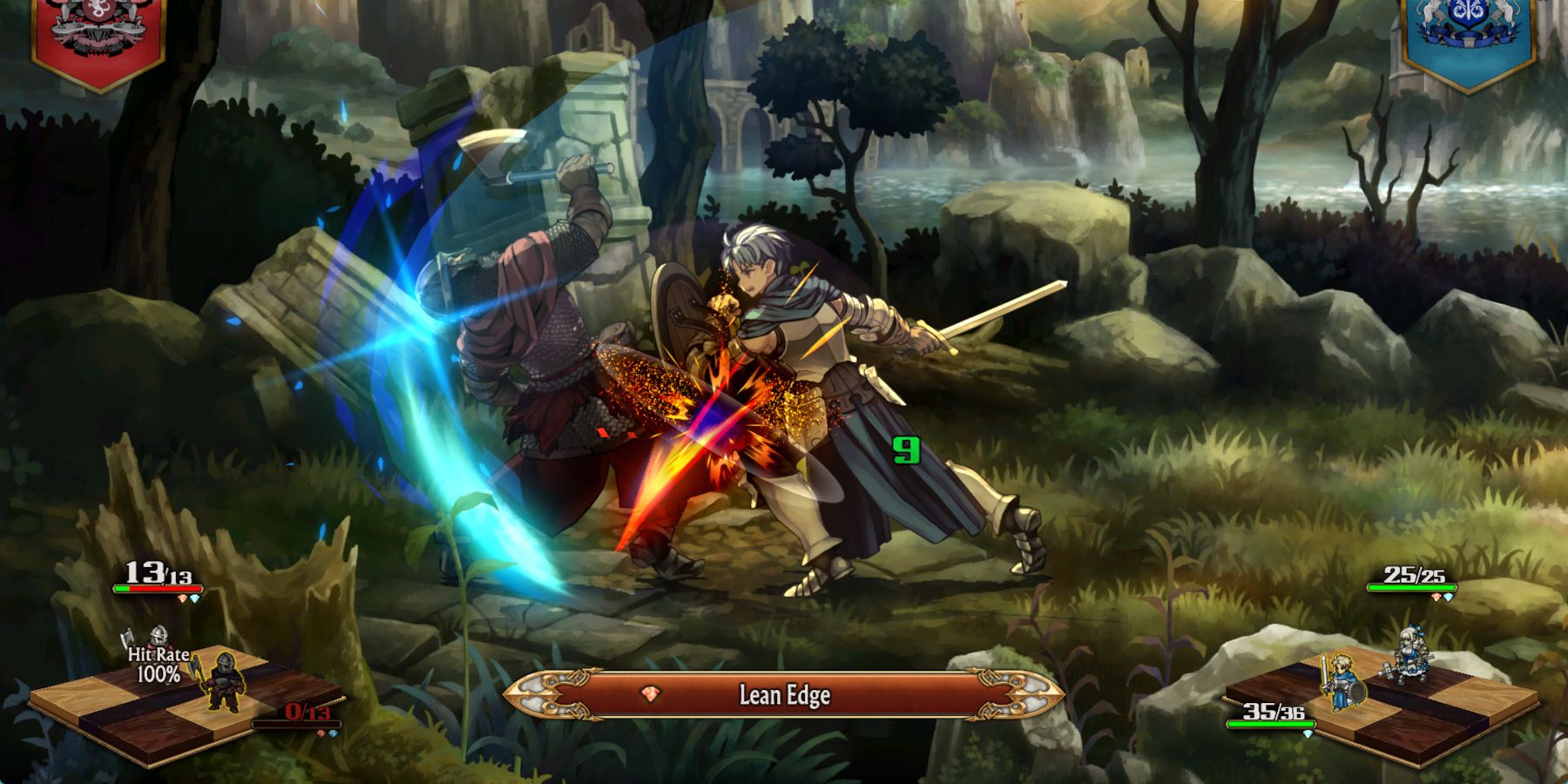
Task: Click the pink gem icon below enemy HP bar
Action: (x=184, y=598)
